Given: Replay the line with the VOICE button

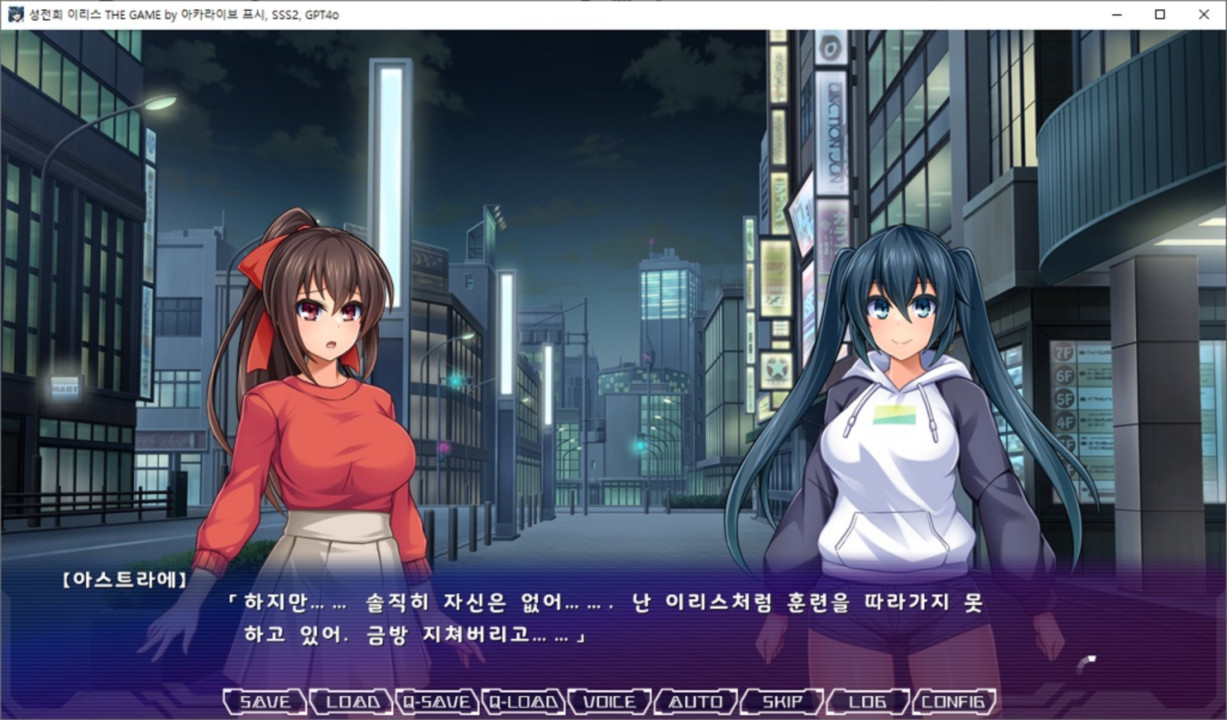Looking at the screenshot, I should (x=609, y=702).
